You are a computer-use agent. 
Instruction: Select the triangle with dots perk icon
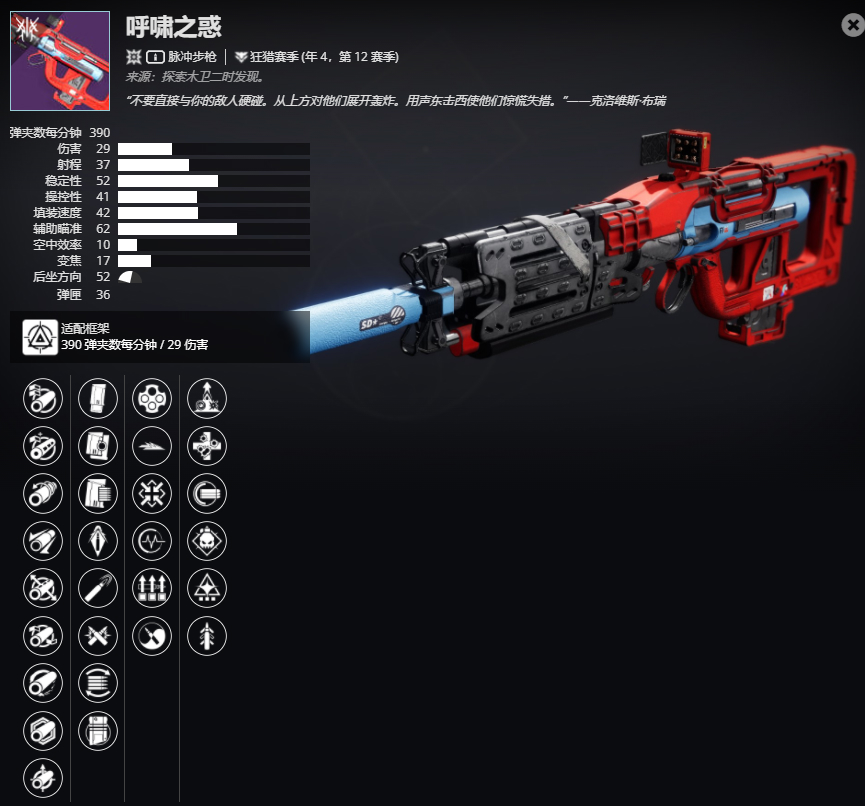207,588
